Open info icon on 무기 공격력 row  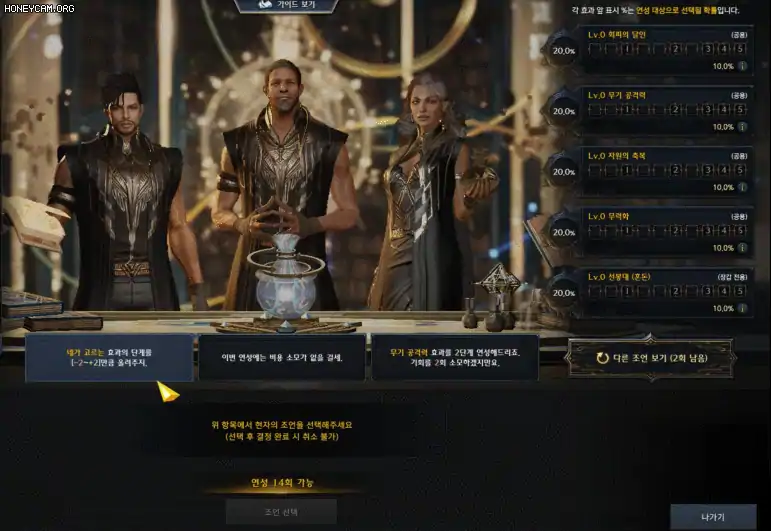[743, 127]
